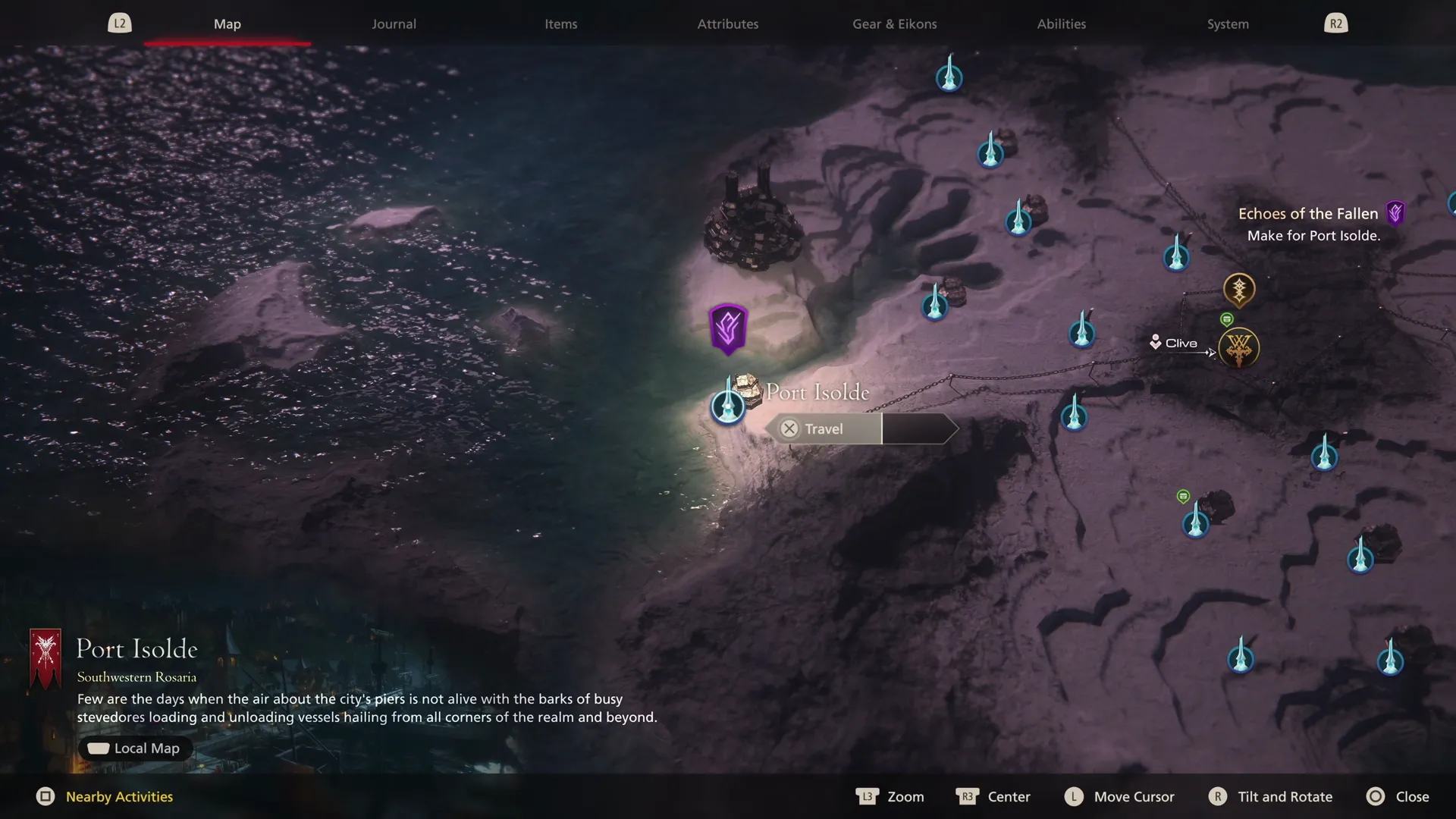The height and width of the screenshot is (819, 1456).
Task: Select the purple Echoes of the Fallen quest icon
Action: point(727,328)
